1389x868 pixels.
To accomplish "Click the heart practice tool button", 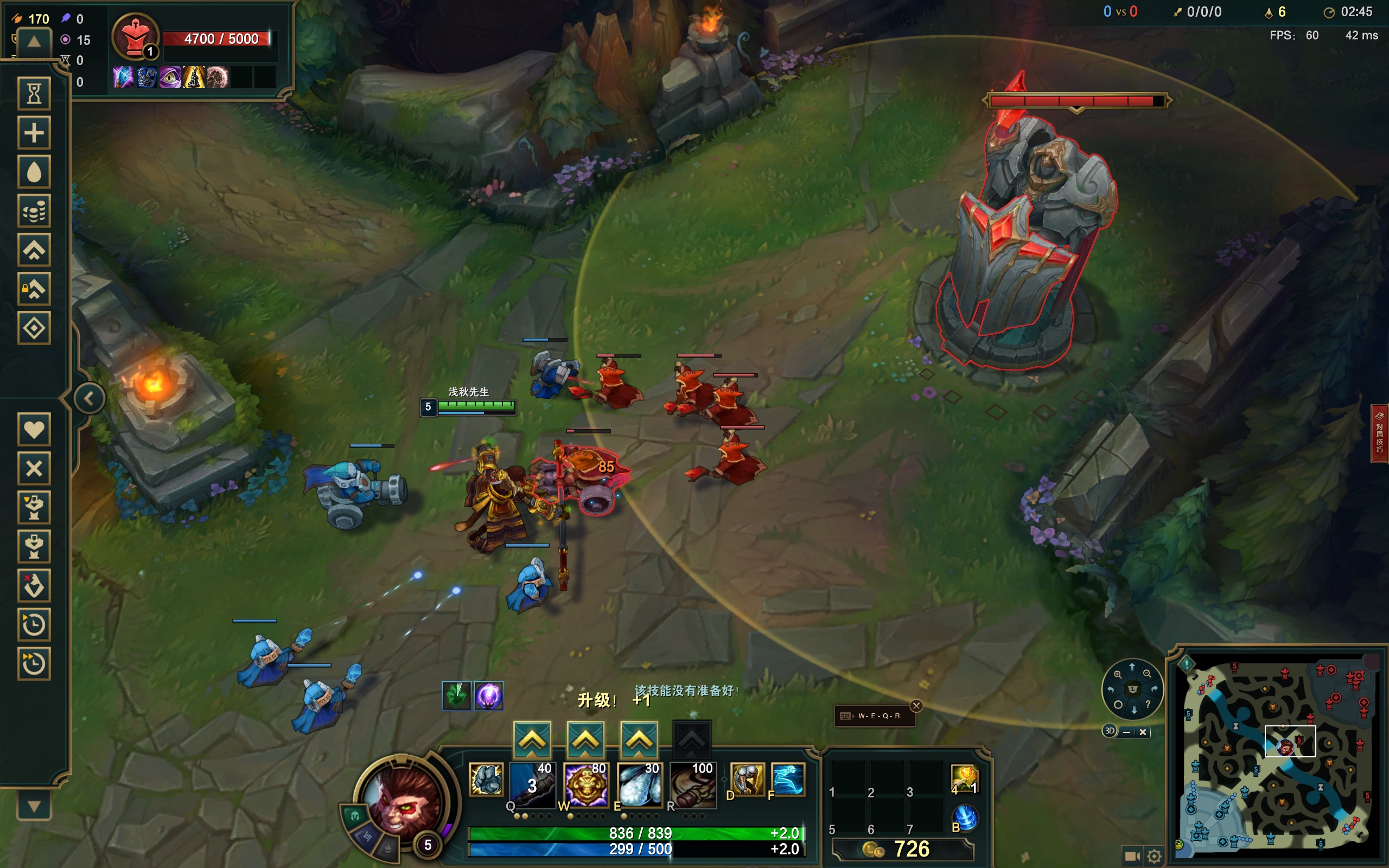I will pos(34,430).
